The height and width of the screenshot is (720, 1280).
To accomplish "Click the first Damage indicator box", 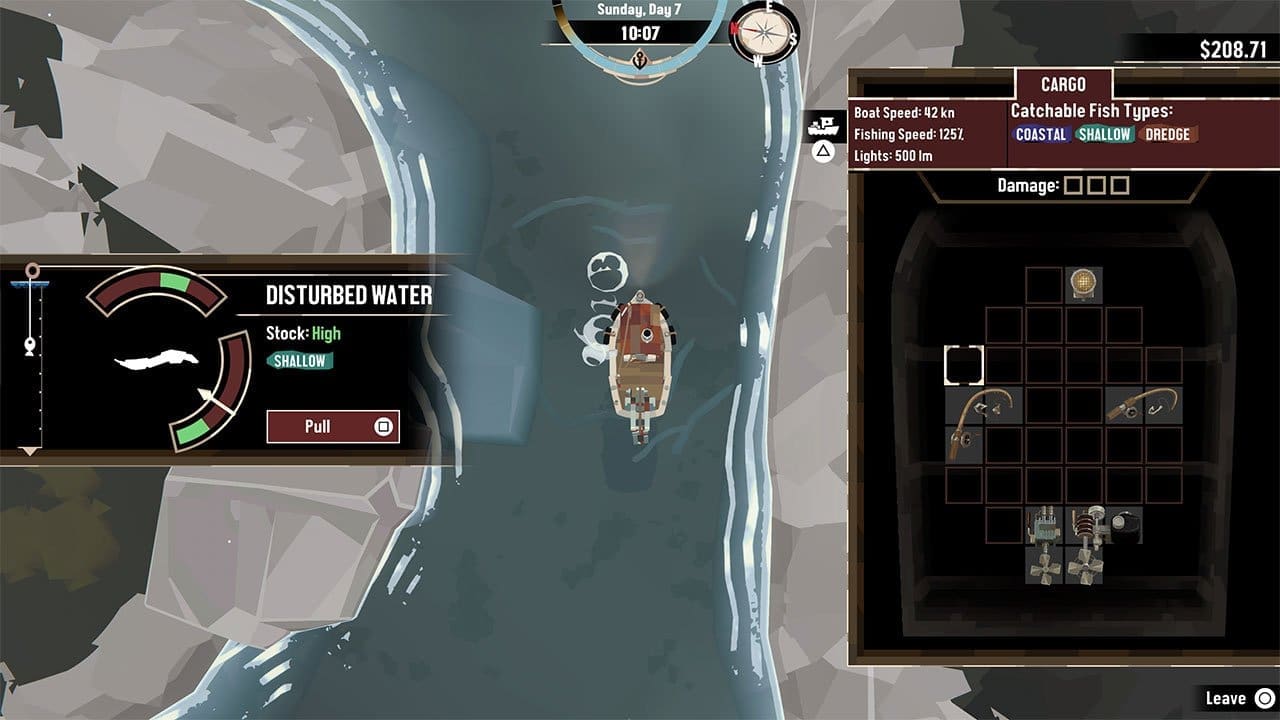I will click(1072, 184).
